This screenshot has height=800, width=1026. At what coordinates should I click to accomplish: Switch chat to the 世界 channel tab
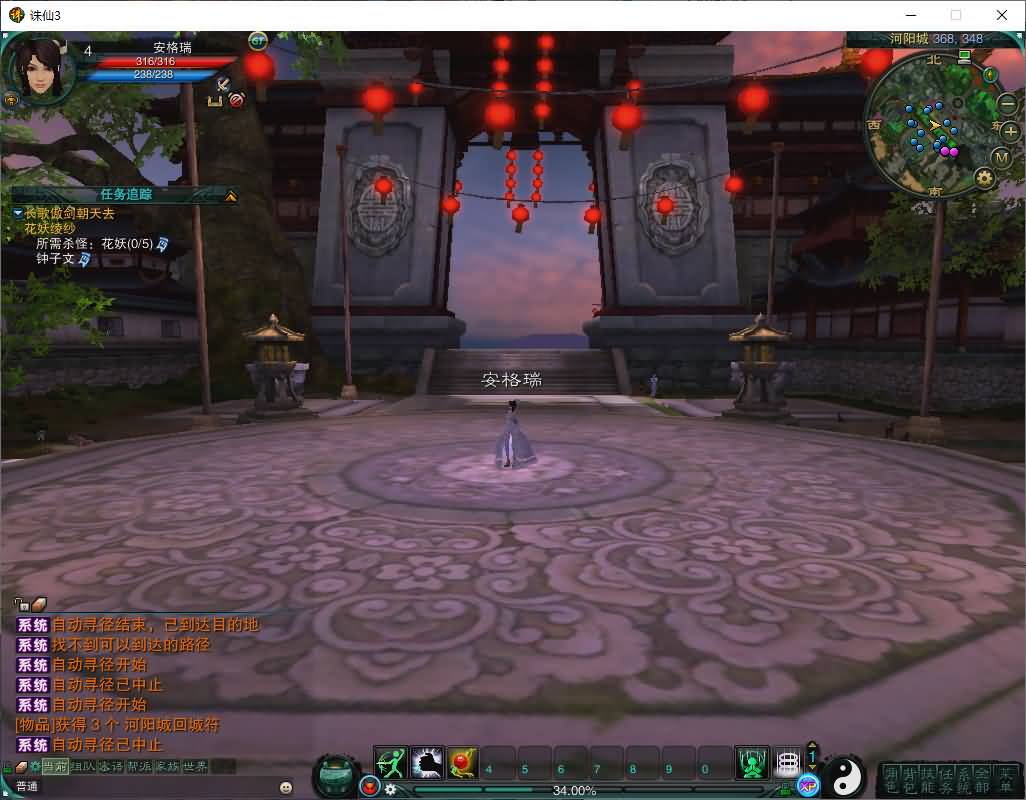(196, 767)
